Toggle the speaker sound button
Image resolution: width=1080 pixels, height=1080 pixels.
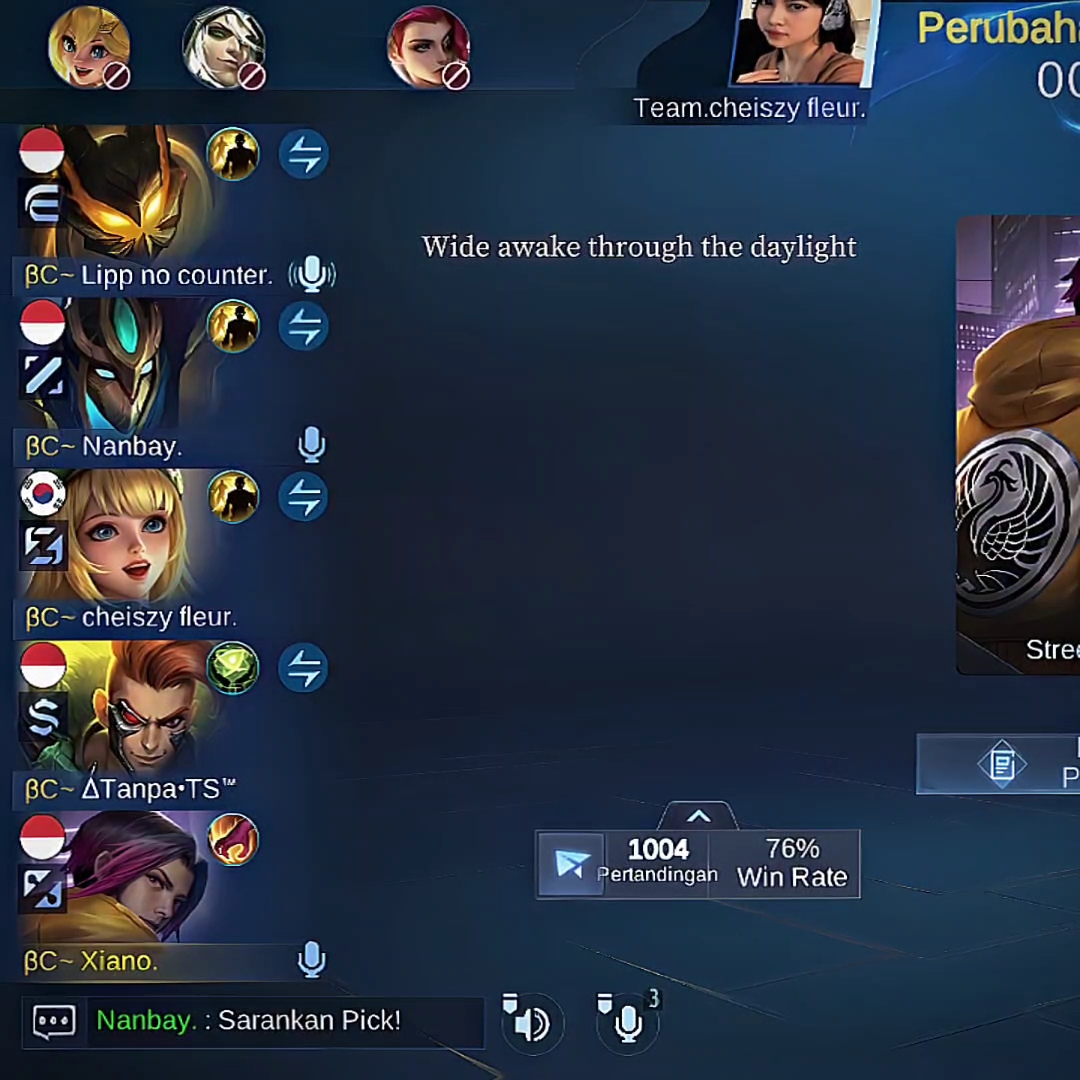point(529,1021)
